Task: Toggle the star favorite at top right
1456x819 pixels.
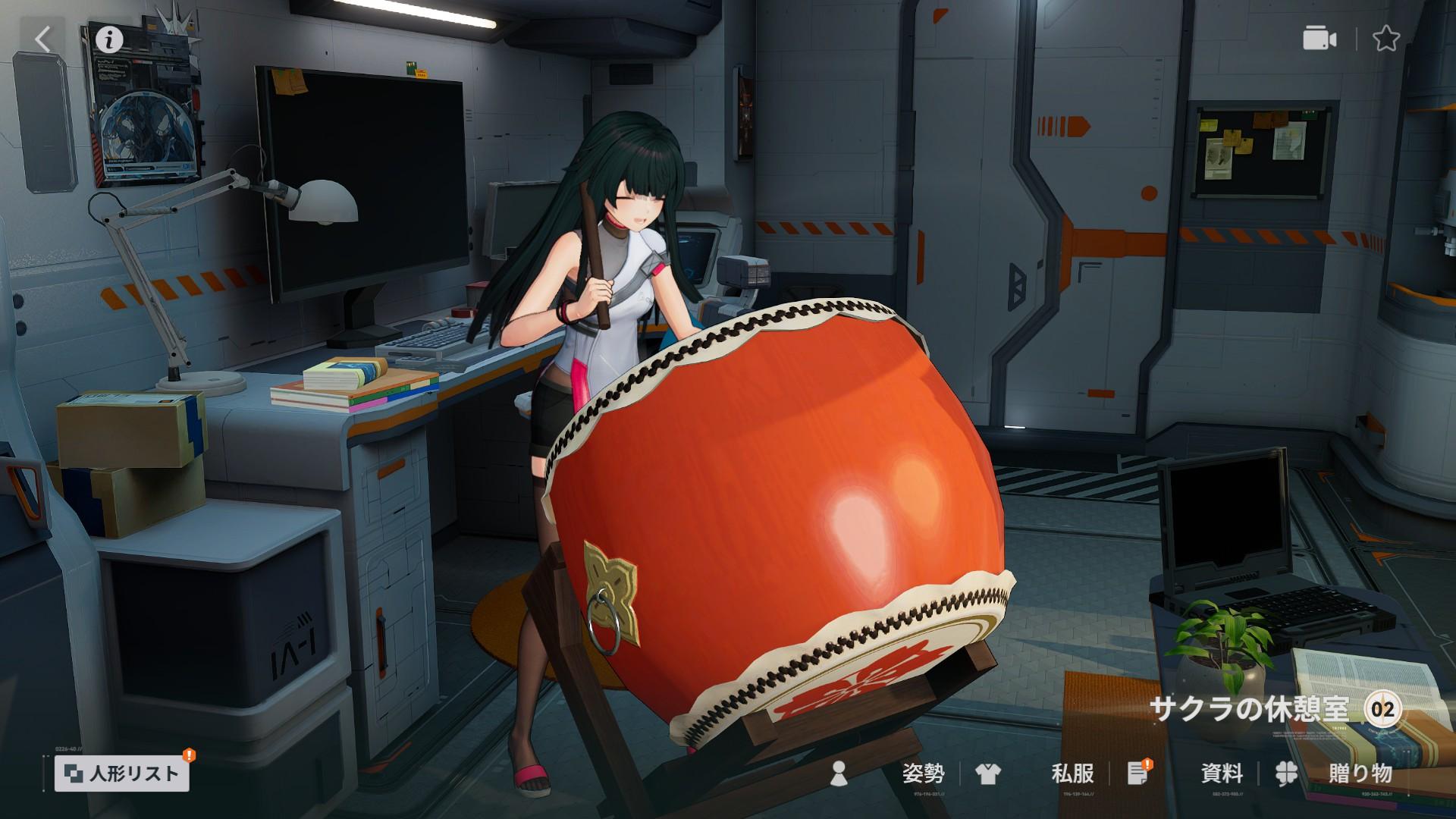Action: pyautogui.click(x=1387, y=38)
